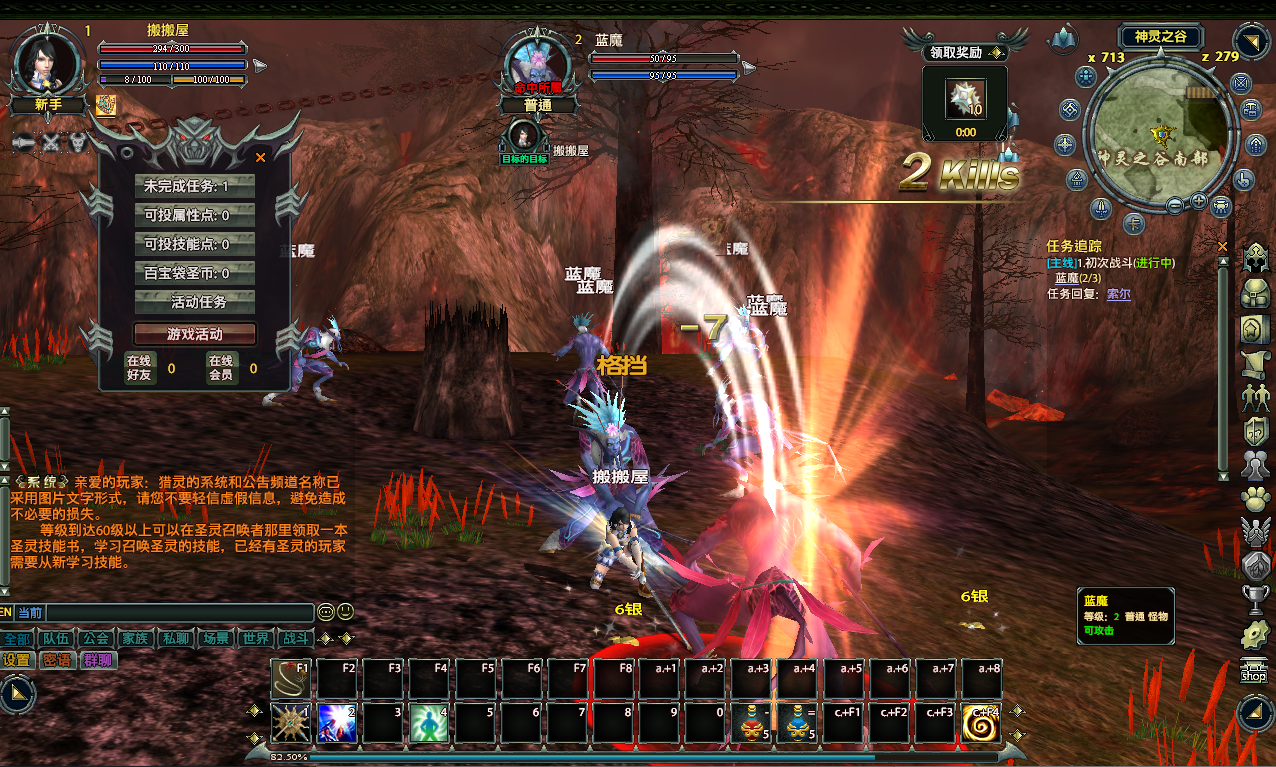
Task: Follow the 索尔 quest NPC link
Action: (x=1118, y=294)
